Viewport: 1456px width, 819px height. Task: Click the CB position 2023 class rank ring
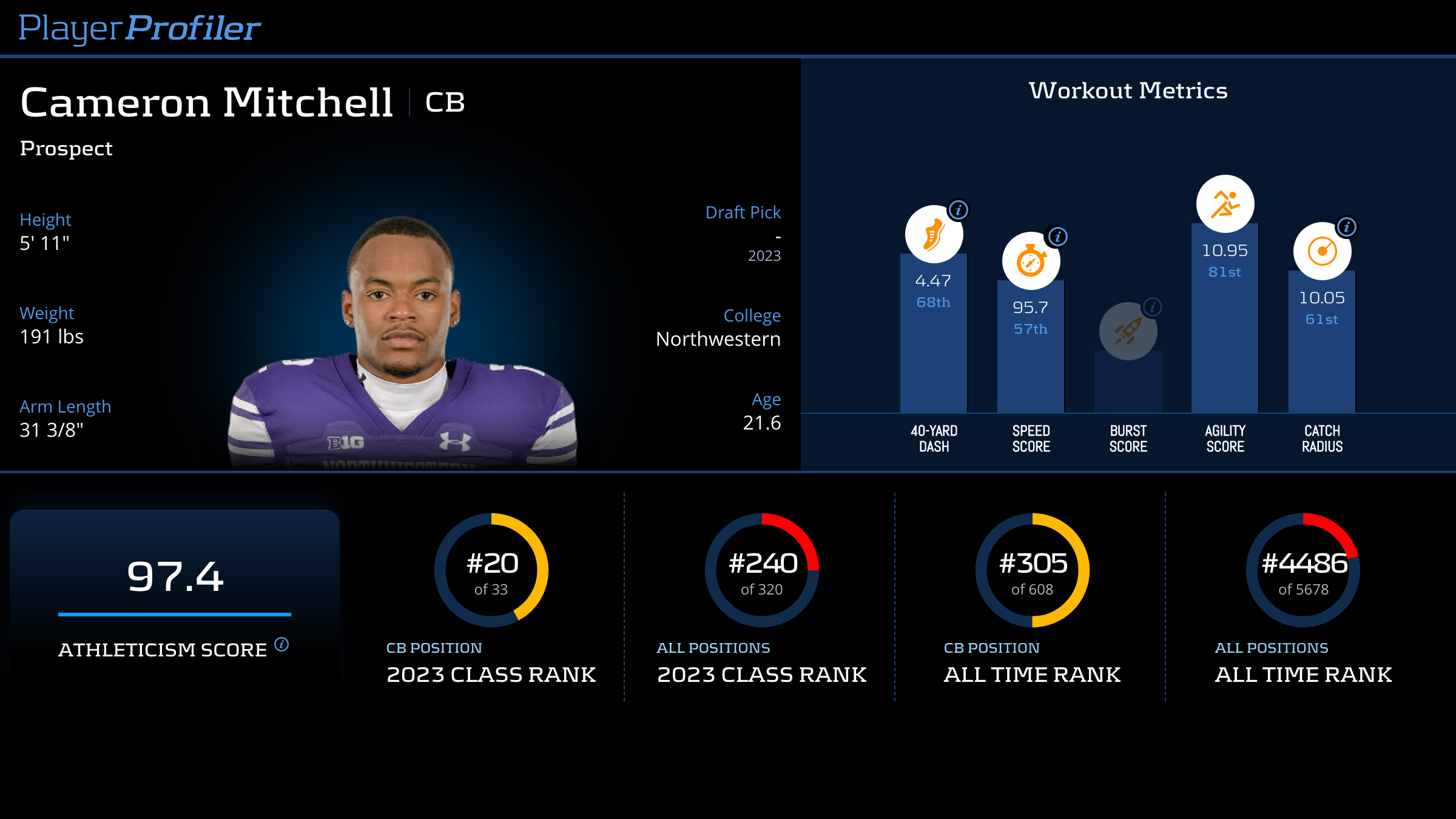click(491, 570)
